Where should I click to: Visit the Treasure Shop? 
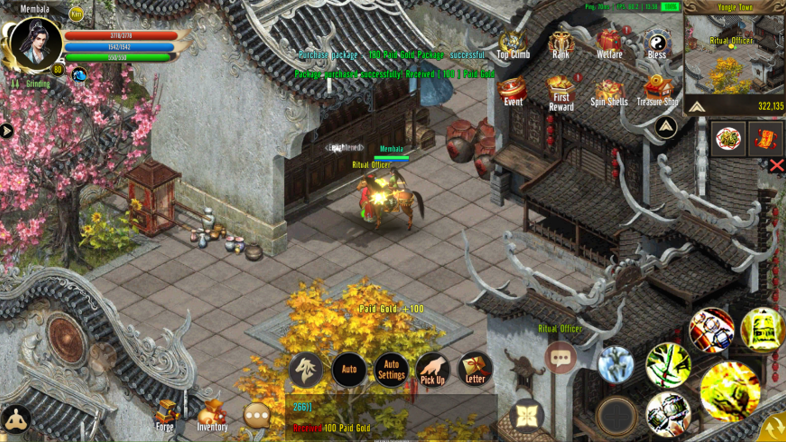[657, 90]
